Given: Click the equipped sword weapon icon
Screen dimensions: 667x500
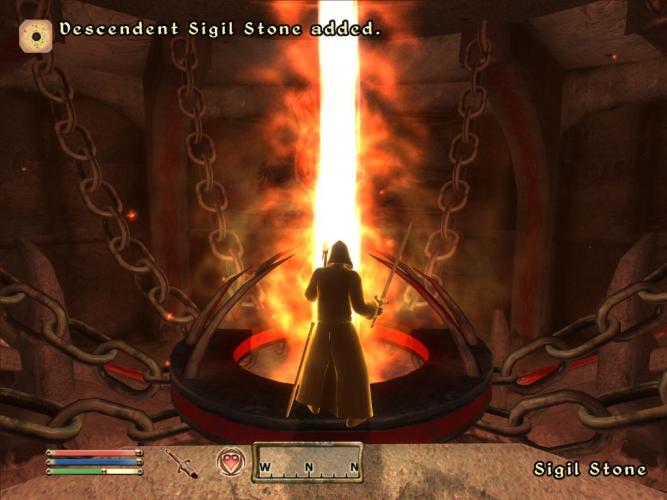Looking at the screenshot, I should click(x=181, y=464).
